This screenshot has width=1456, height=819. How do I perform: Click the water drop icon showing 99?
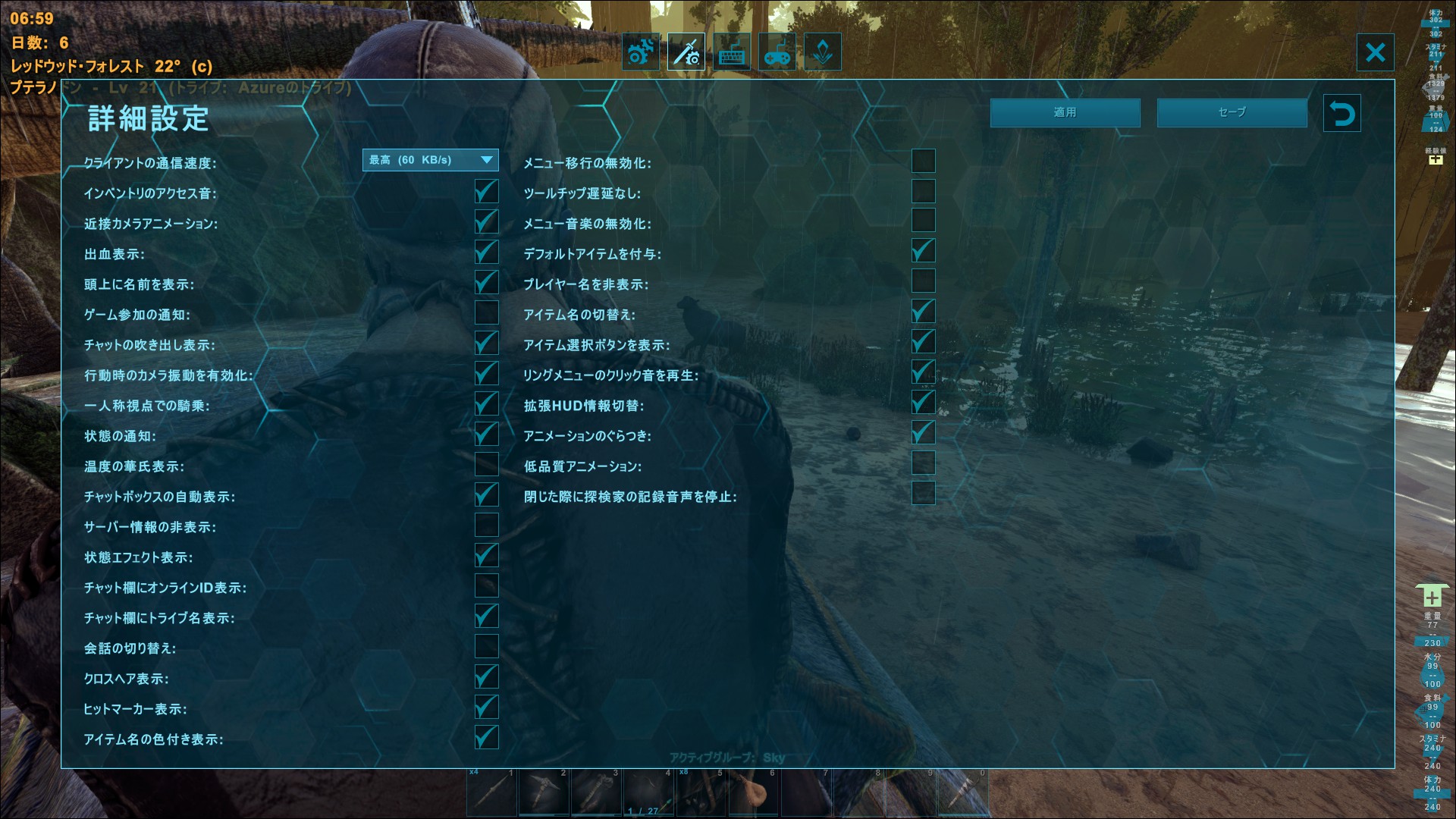(x=1432, y=675)
